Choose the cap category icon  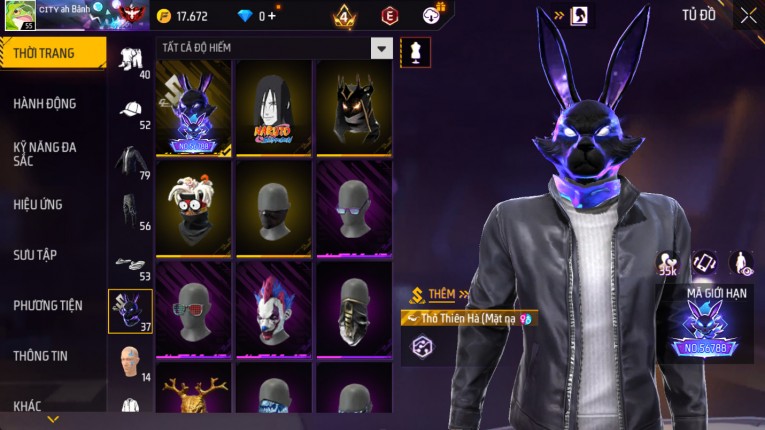point(130,110)
